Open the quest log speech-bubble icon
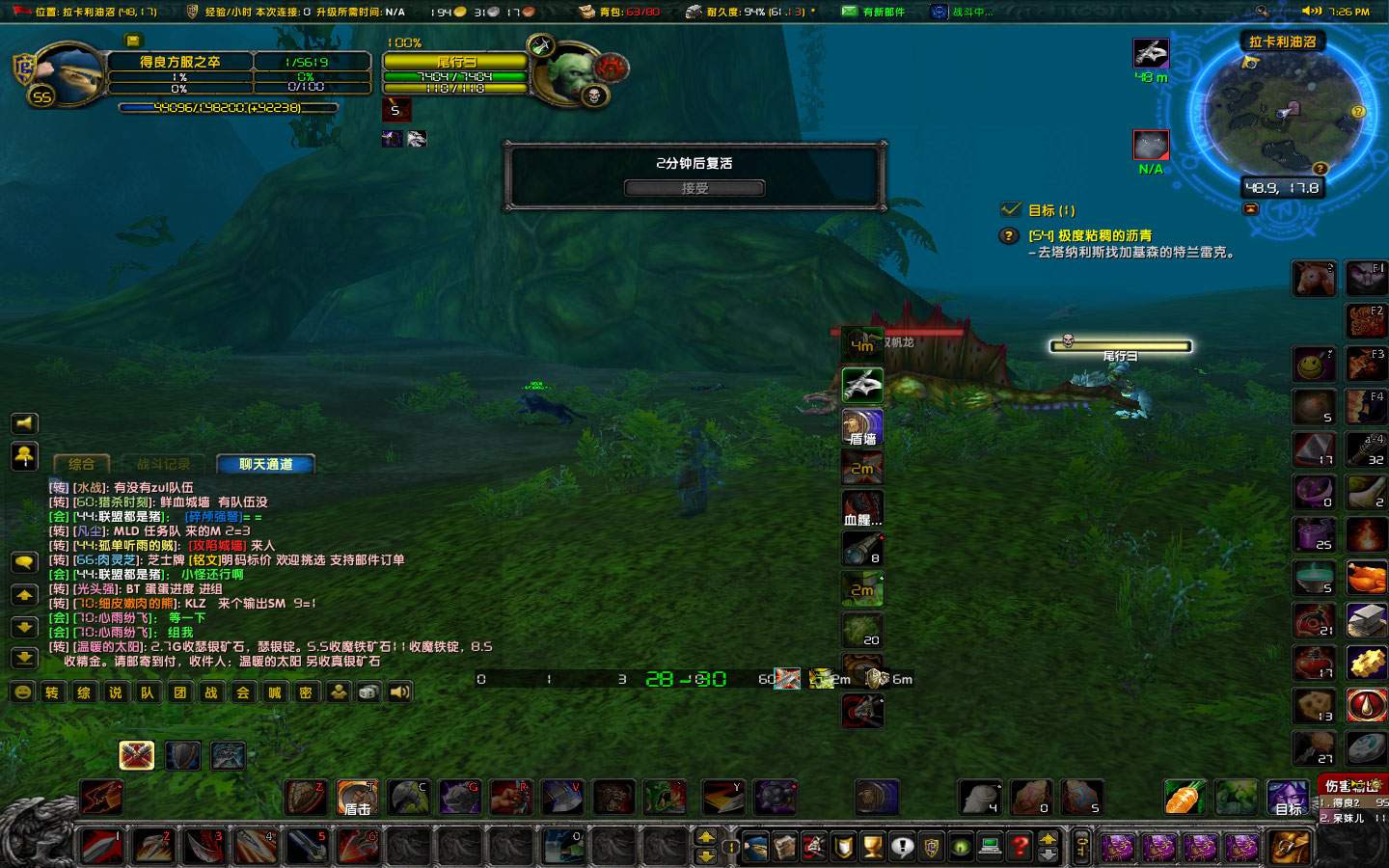The image size is (1389, 868). (x=902, y=847)
